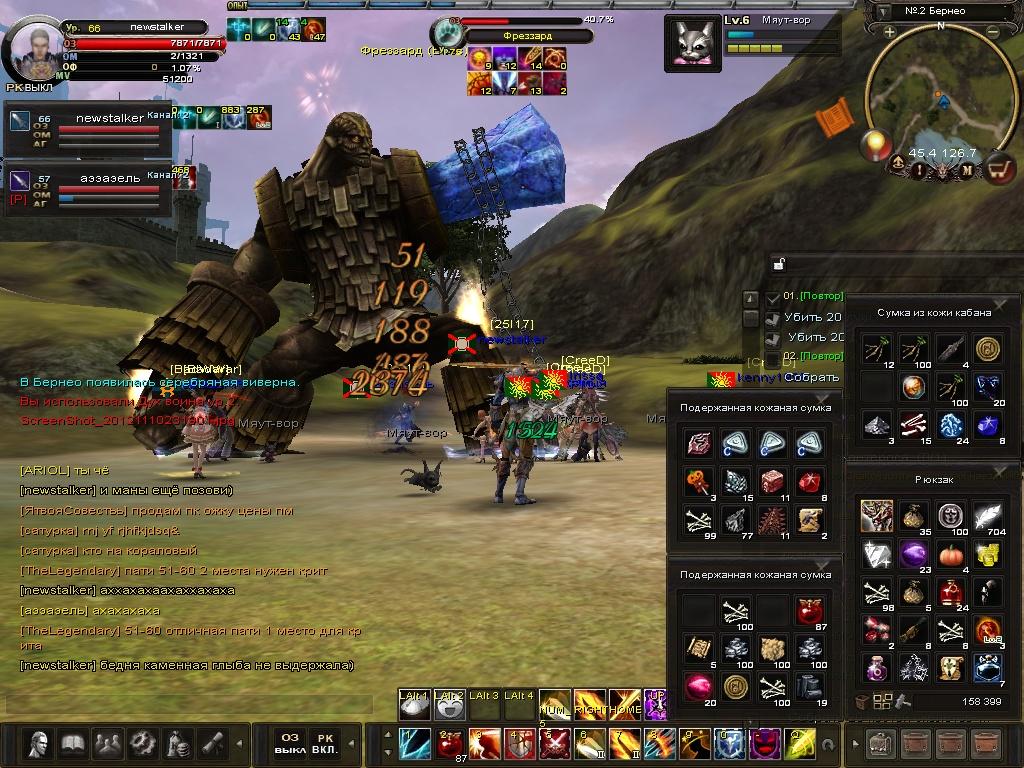Pick the purple gem in the backpack
Image resolution: width=1024 pixels, height=768 pixels.
912,554
